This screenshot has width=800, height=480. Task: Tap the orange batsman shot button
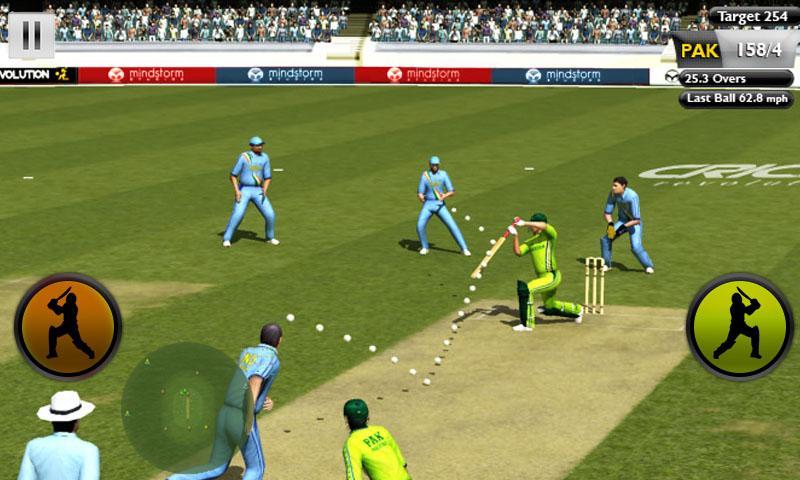click(67, 326)
